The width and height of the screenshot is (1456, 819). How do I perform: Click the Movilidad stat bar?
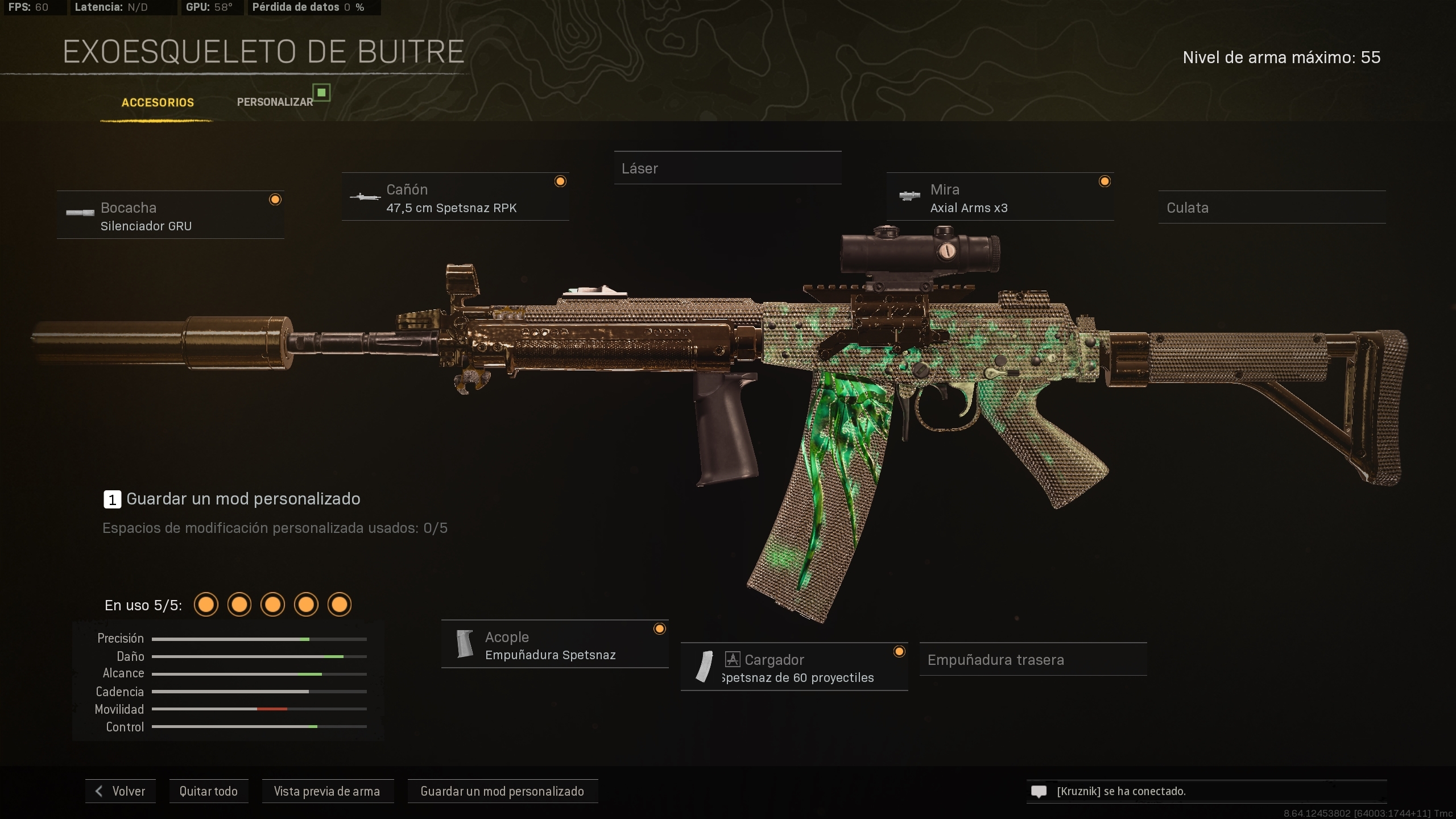coord(259,709)
